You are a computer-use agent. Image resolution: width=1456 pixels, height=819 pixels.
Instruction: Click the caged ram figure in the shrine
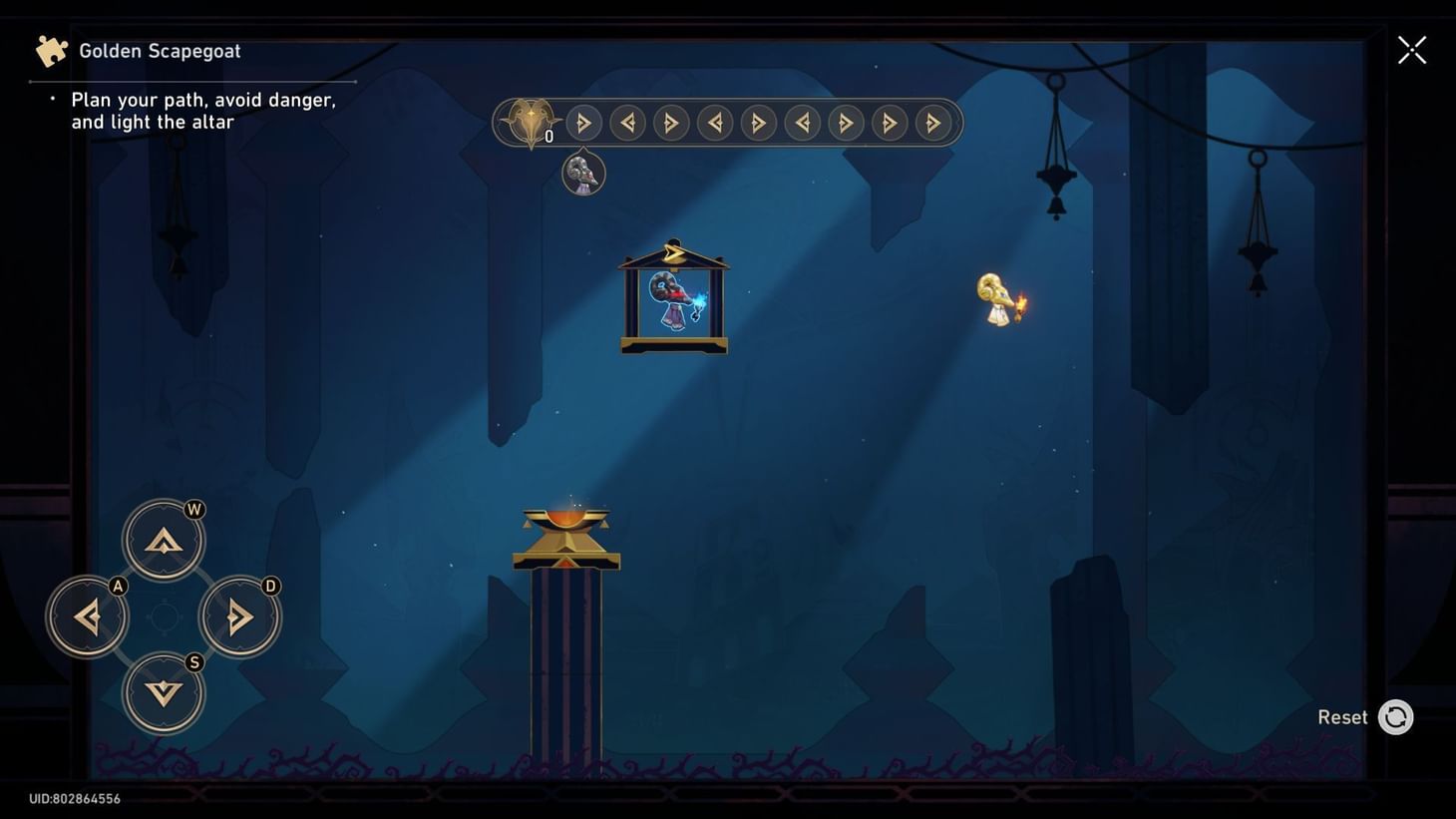(x=673, y=299)
